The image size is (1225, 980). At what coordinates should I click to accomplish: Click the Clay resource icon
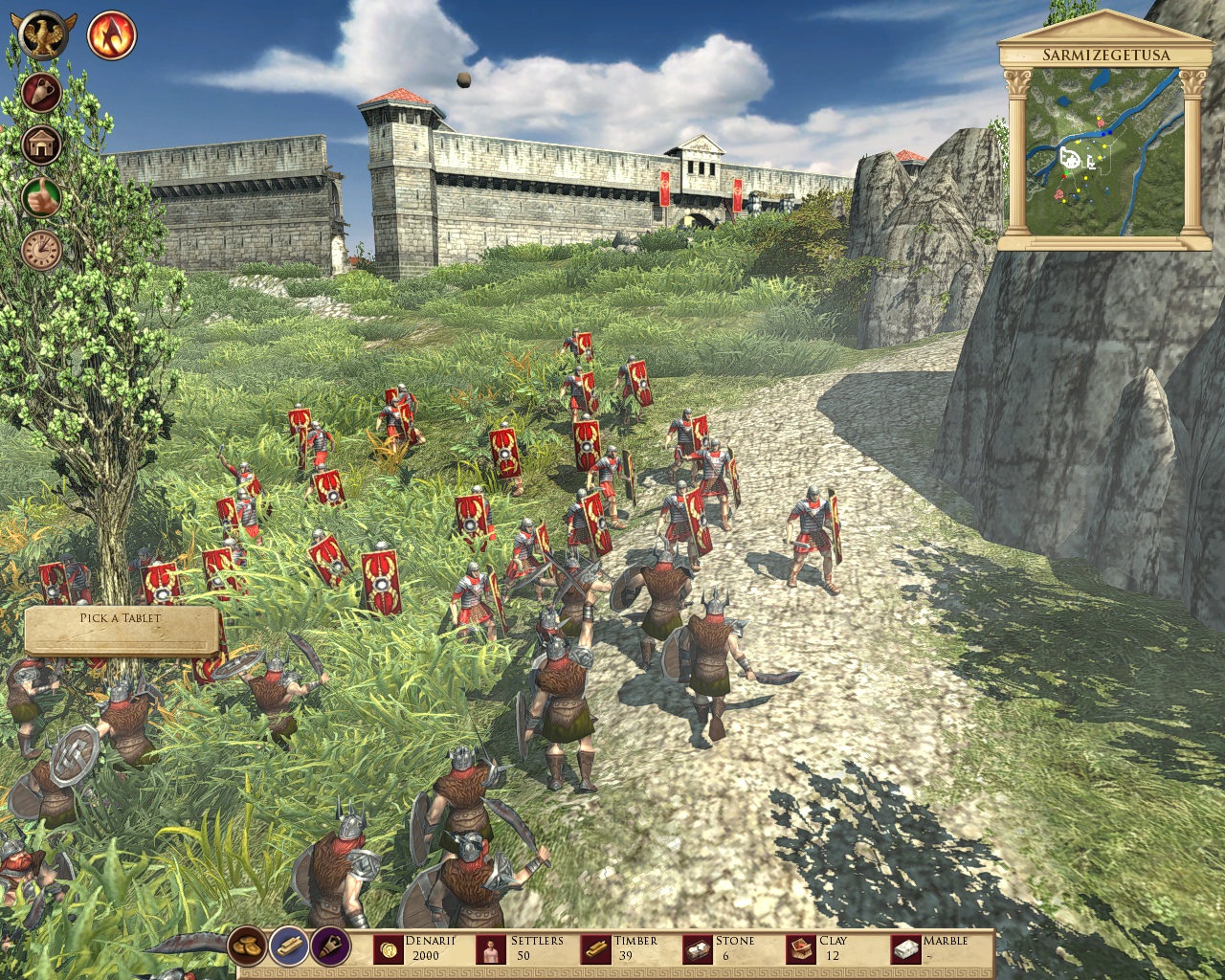pyautogui.click(x=799, y=947)
